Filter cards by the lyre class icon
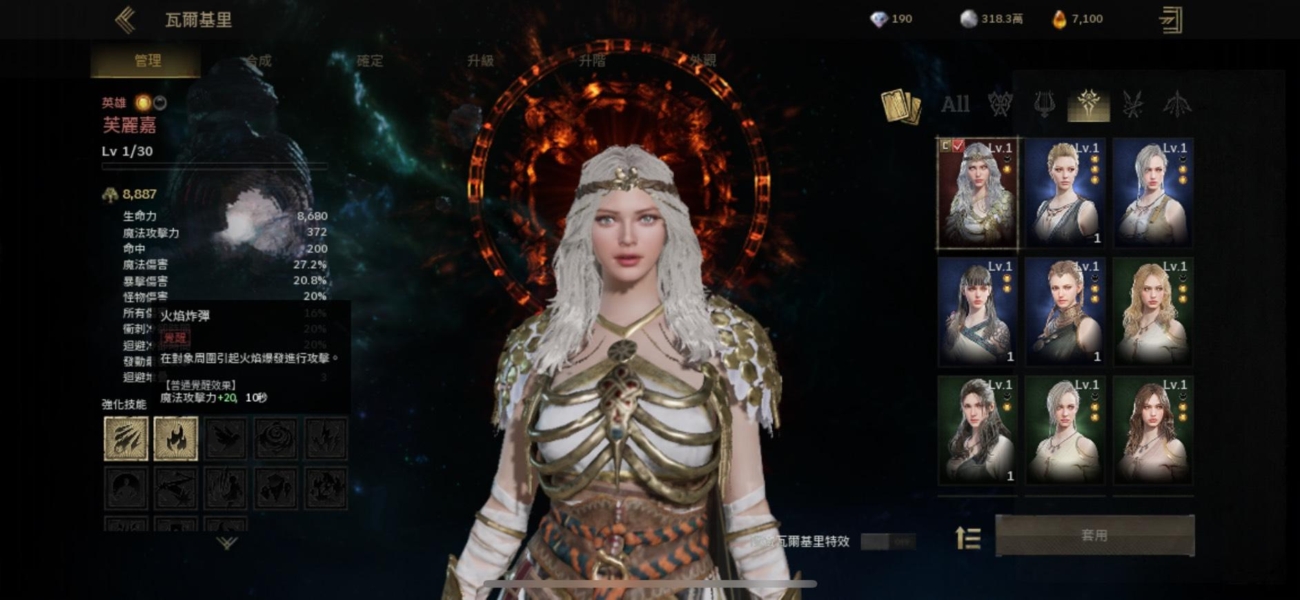The image size is (1300, 600). point(1044,103)
